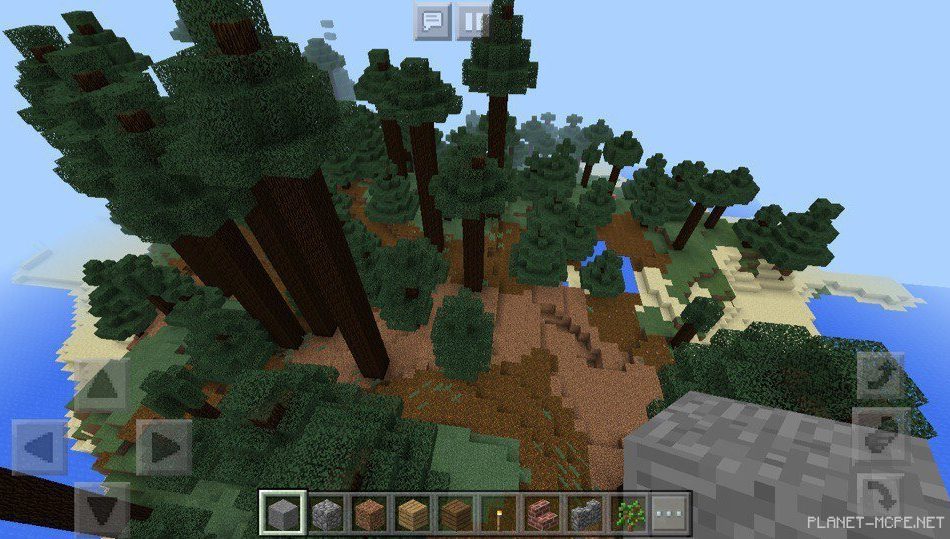
Task: Open the chat with the speech bubble button
Action: [432, 20]
